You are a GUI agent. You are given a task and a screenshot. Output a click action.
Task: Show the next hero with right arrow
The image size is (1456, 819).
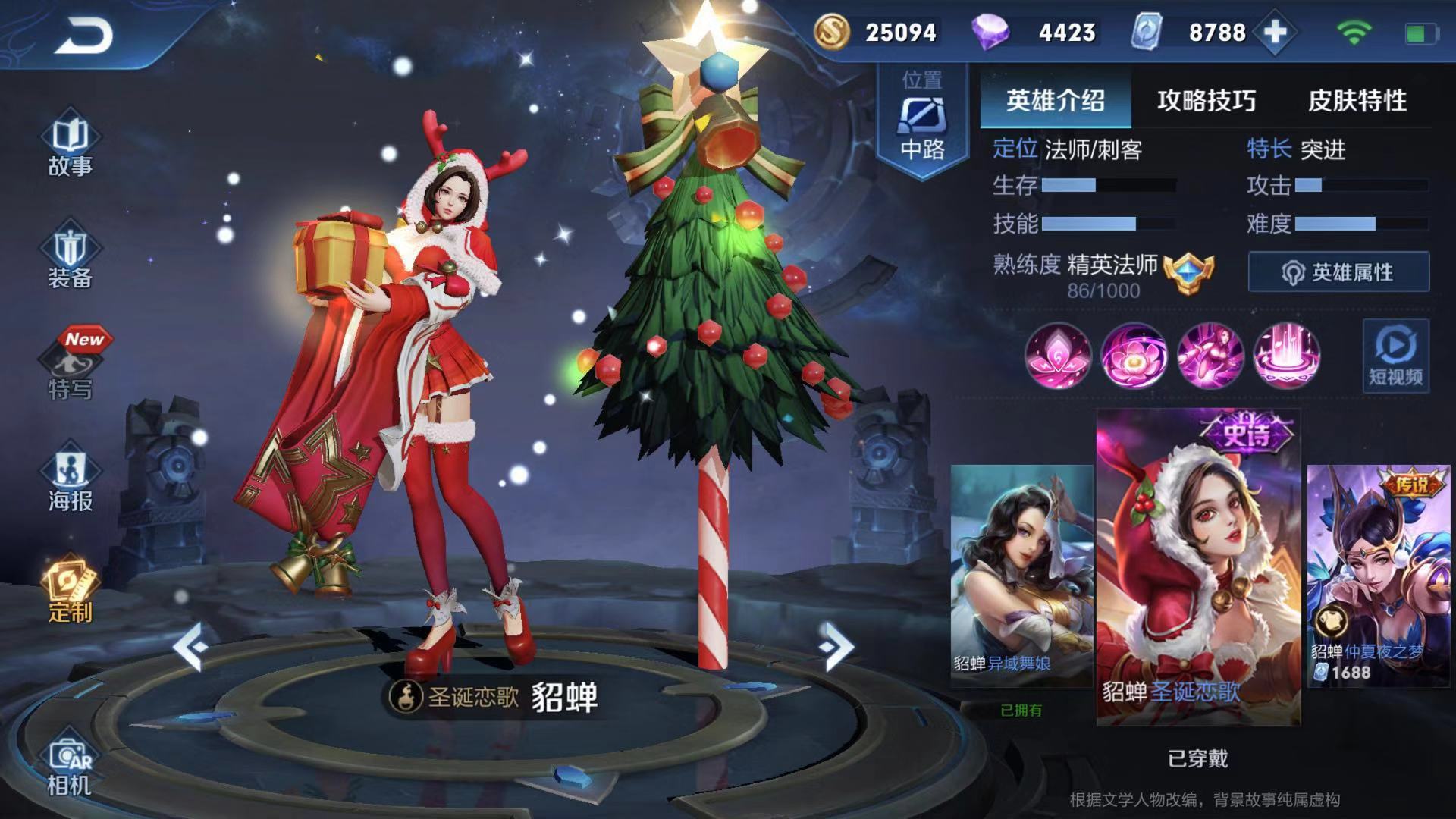click(x=836, y=647)
